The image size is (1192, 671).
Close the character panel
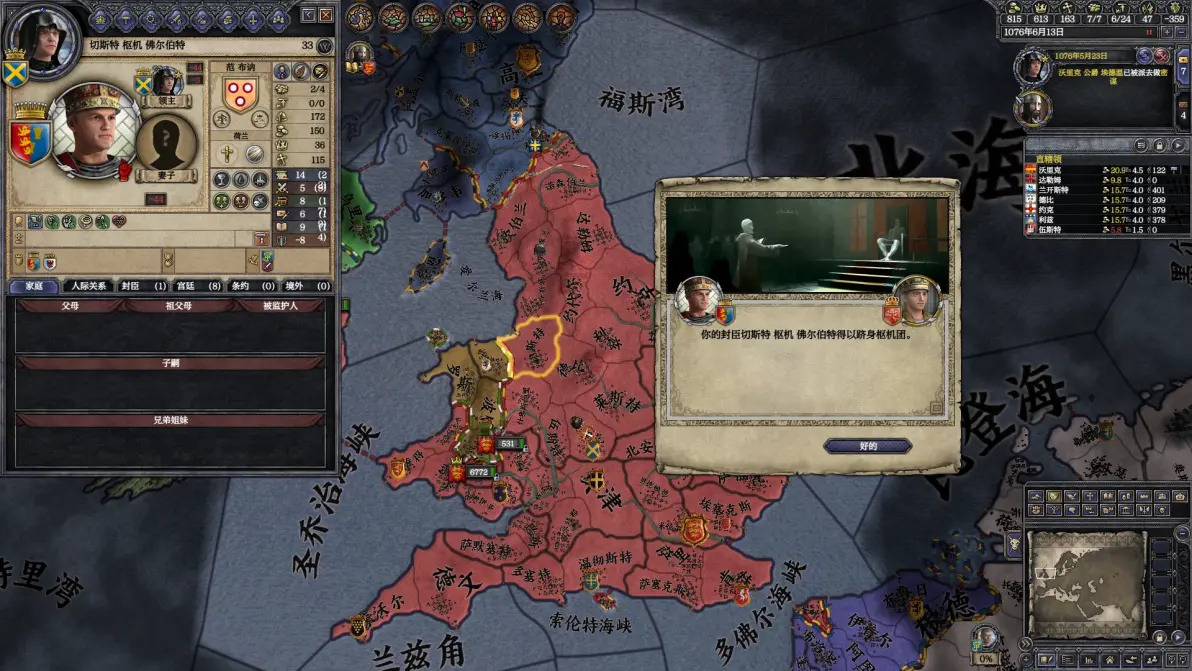pyautogui.click(x=326, y=14)
